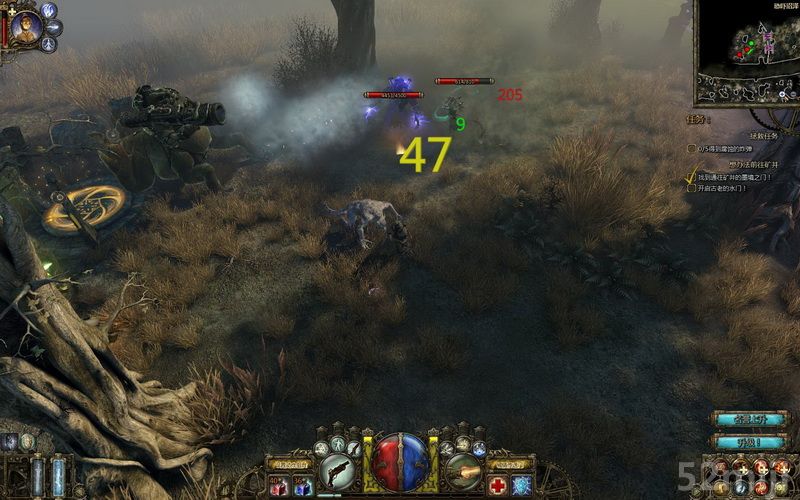Open the right skill bar label plate
800x500 pixels.
pos(508,463)
